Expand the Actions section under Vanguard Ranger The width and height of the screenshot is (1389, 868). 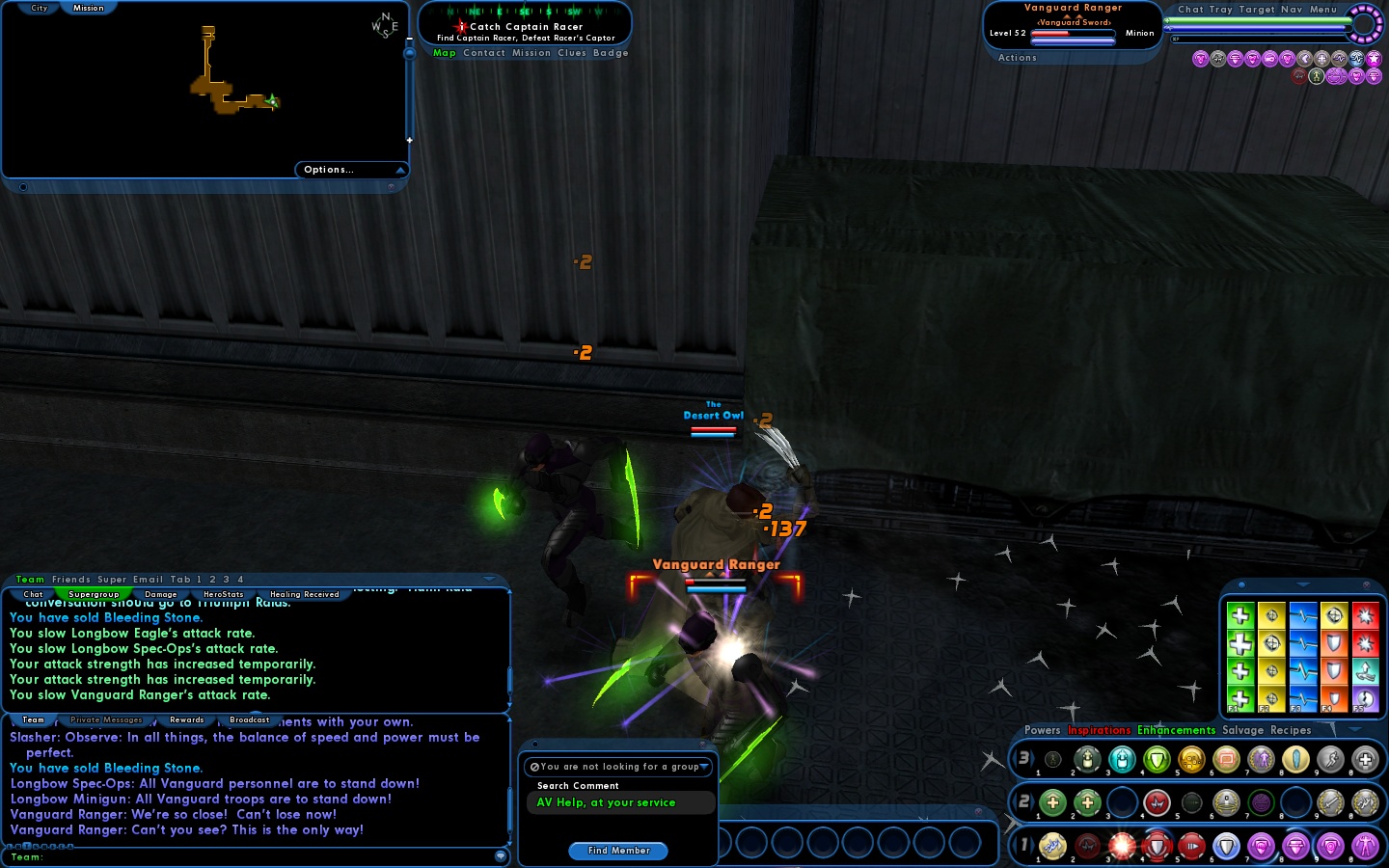click(1017, 57)
